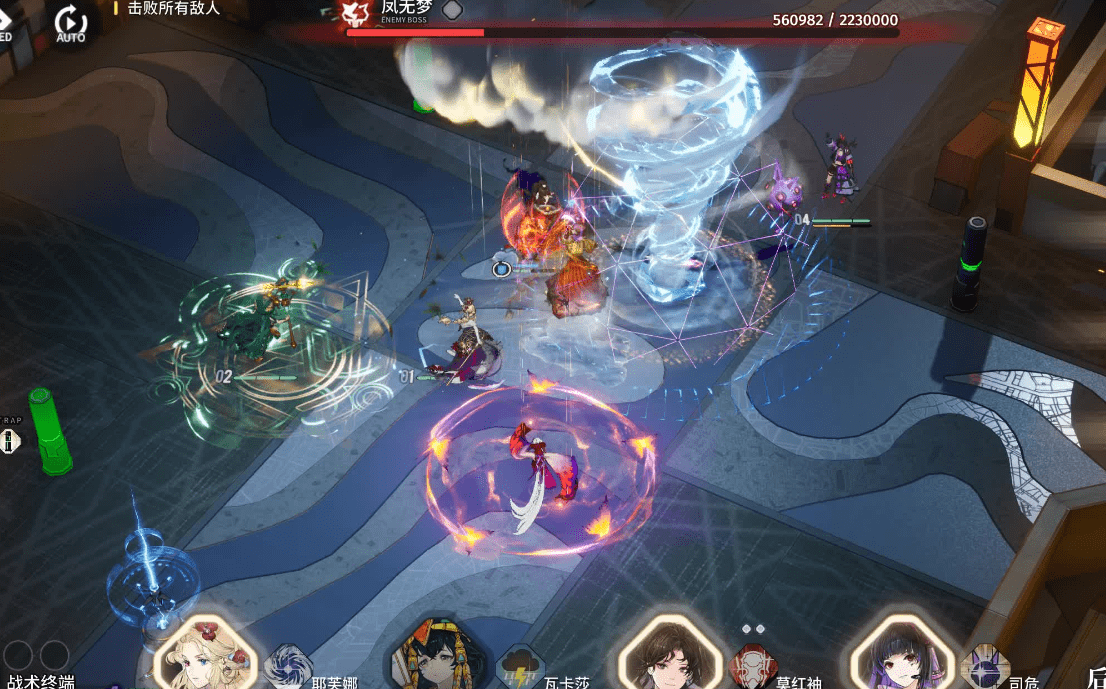Screen dimensions: 1106x689
Task: Toggle the AUTO battle button
Action: 71,22
